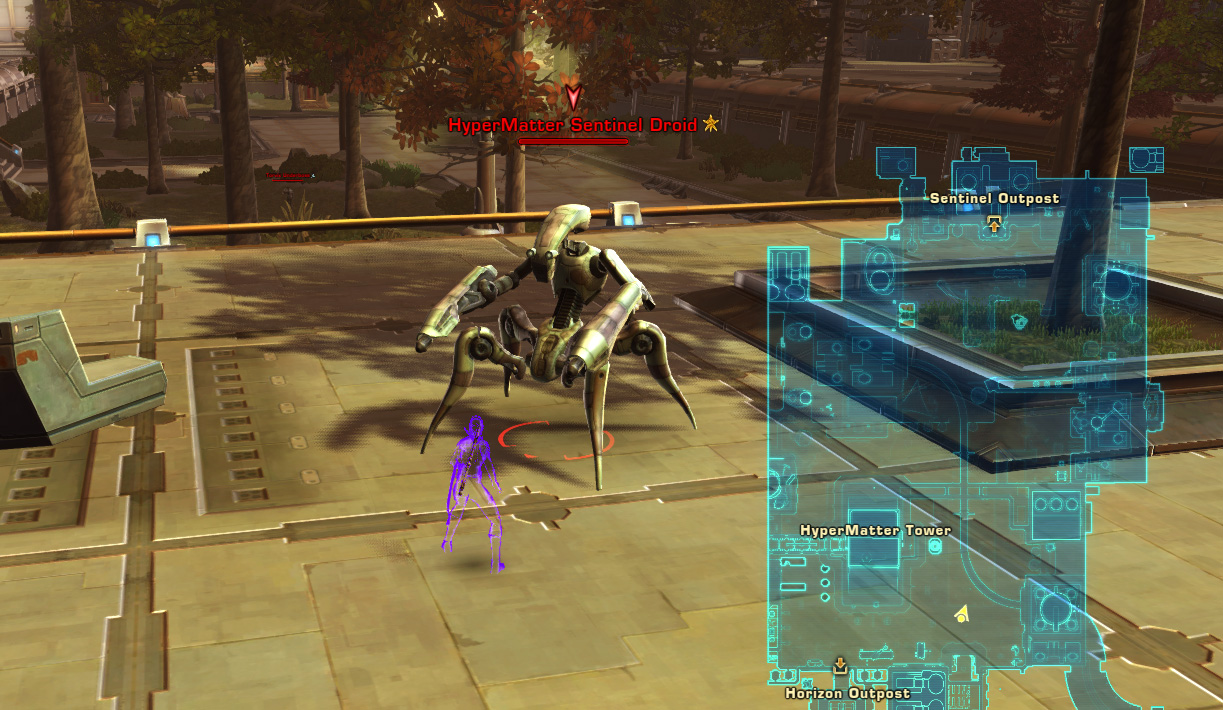This screenshot has width=1223, height=710.
Task: Click the yellow player arrow on the map
Action: pyautogui.click(x=961, y=613)
